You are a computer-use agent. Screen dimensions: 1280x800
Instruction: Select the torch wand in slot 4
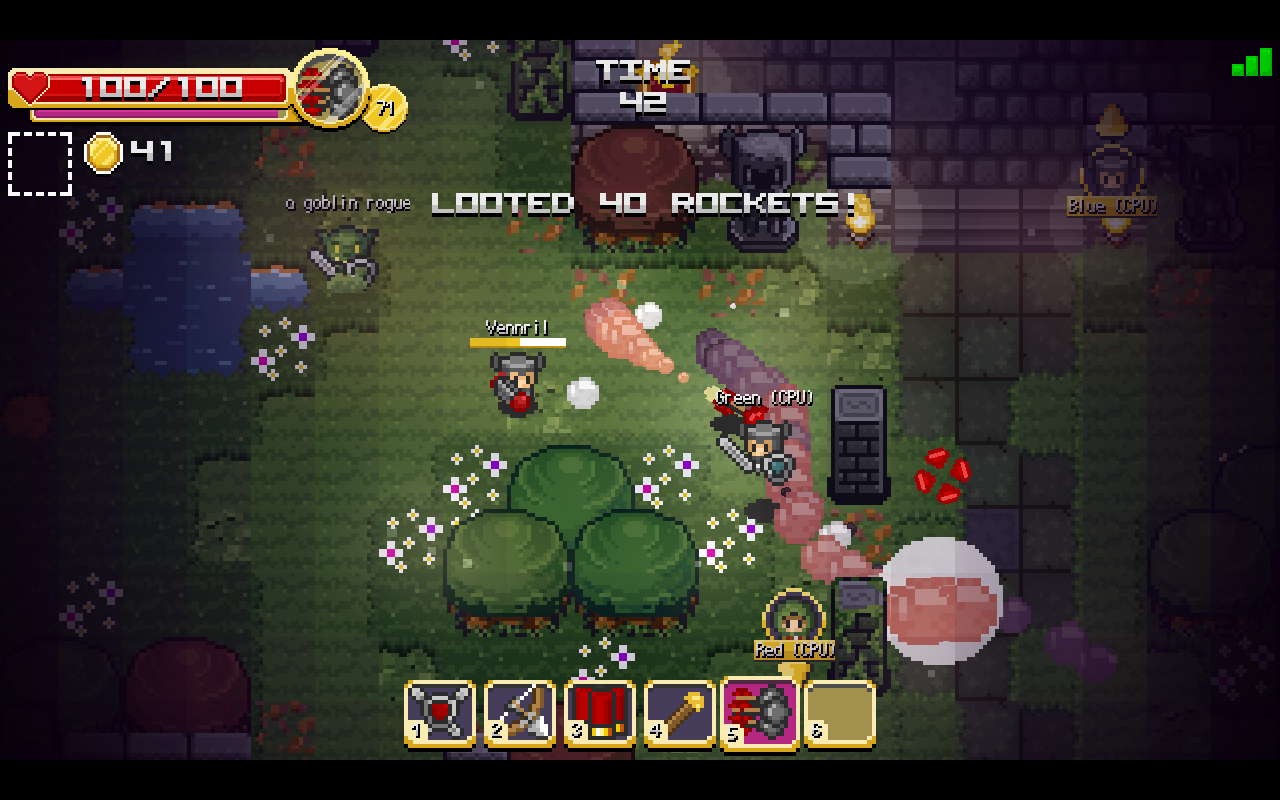pyautogui.click(x=680, y=712)
